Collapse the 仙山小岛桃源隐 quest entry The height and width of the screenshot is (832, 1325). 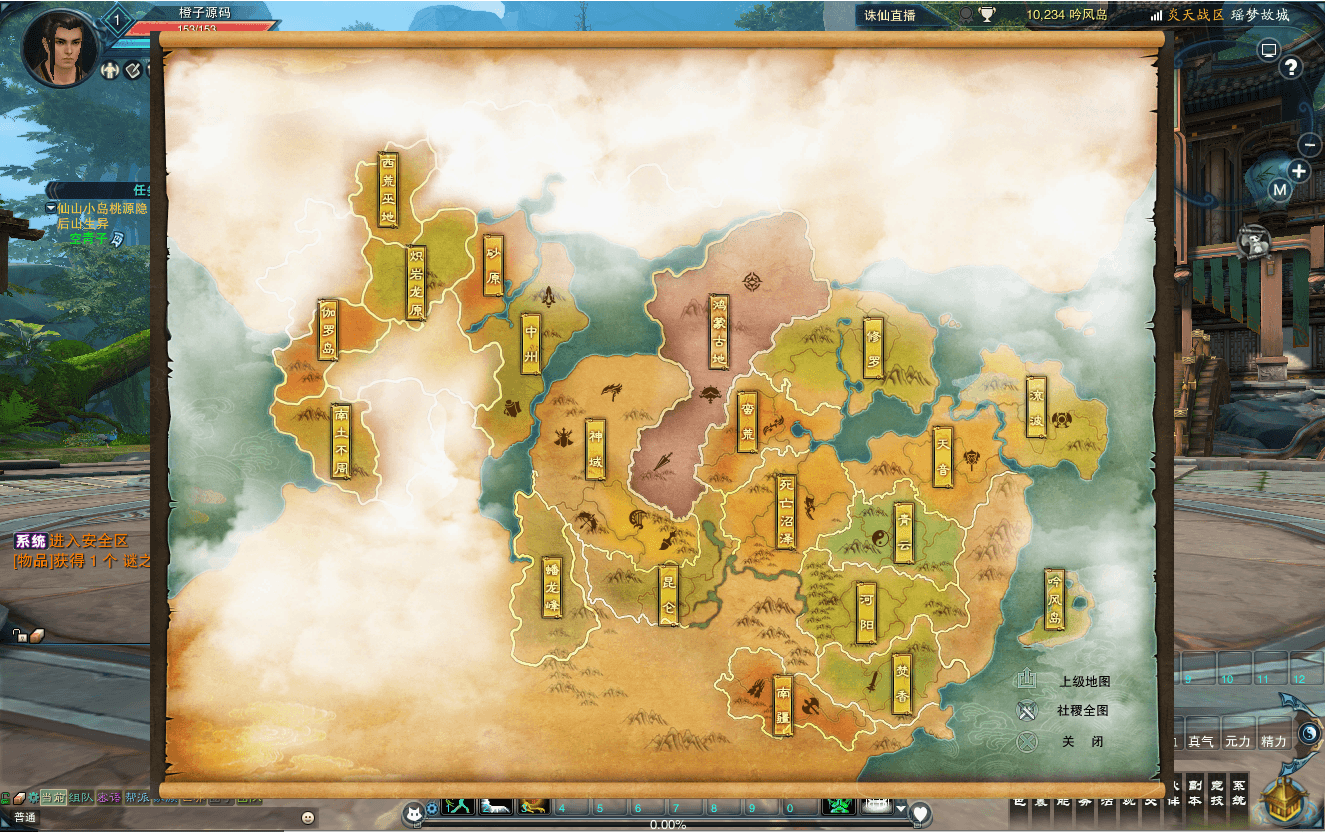50,208
